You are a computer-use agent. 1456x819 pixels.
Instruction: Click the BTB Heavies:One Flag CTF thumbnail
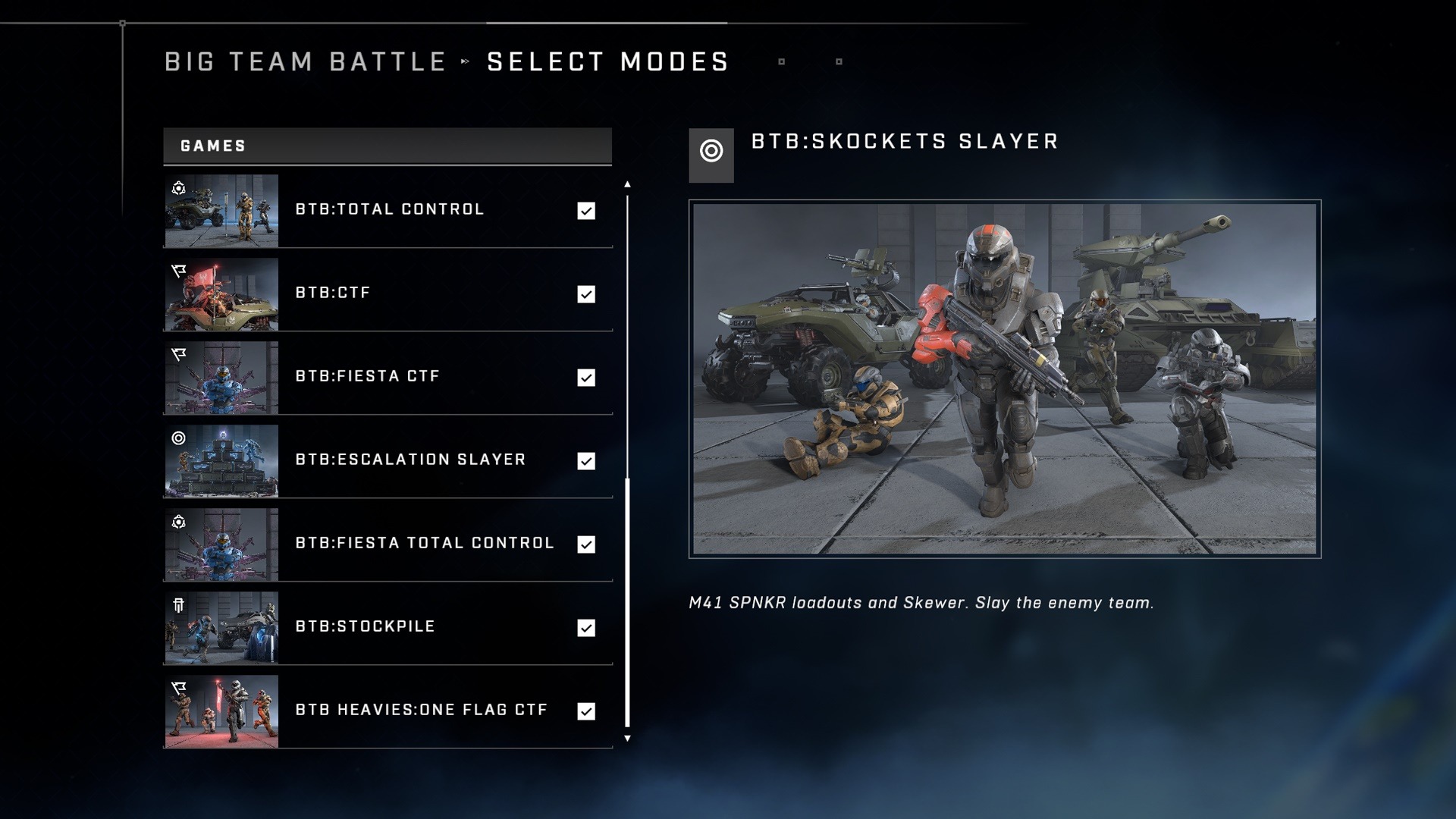click(x=221, y=711)
